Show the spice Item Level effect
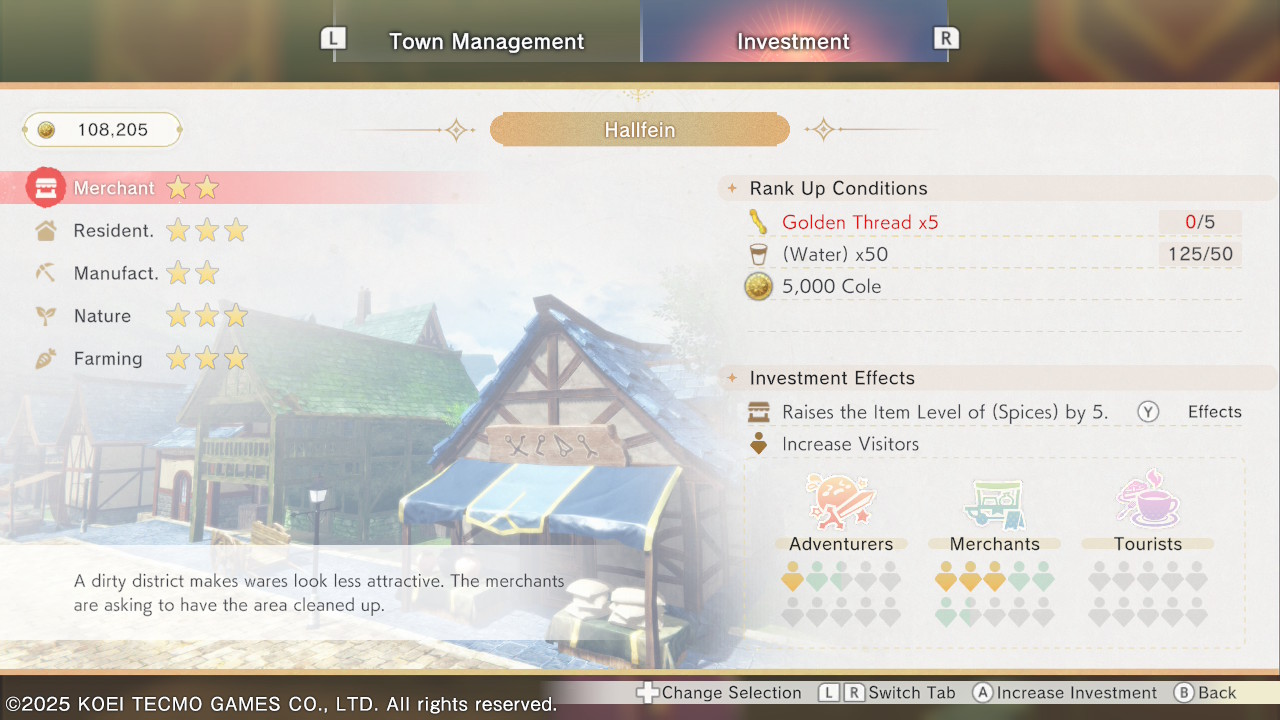Screen dimensions: 1280x720 [x=944, y=412]
